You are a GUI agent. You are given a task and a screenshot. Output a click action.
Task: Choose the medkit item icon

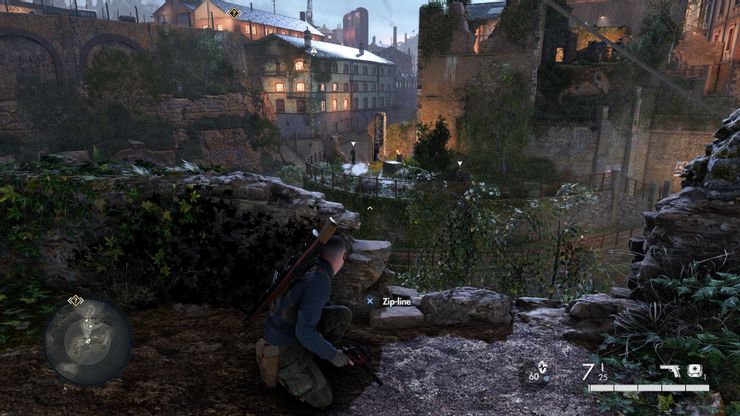[x=694, y=370]
